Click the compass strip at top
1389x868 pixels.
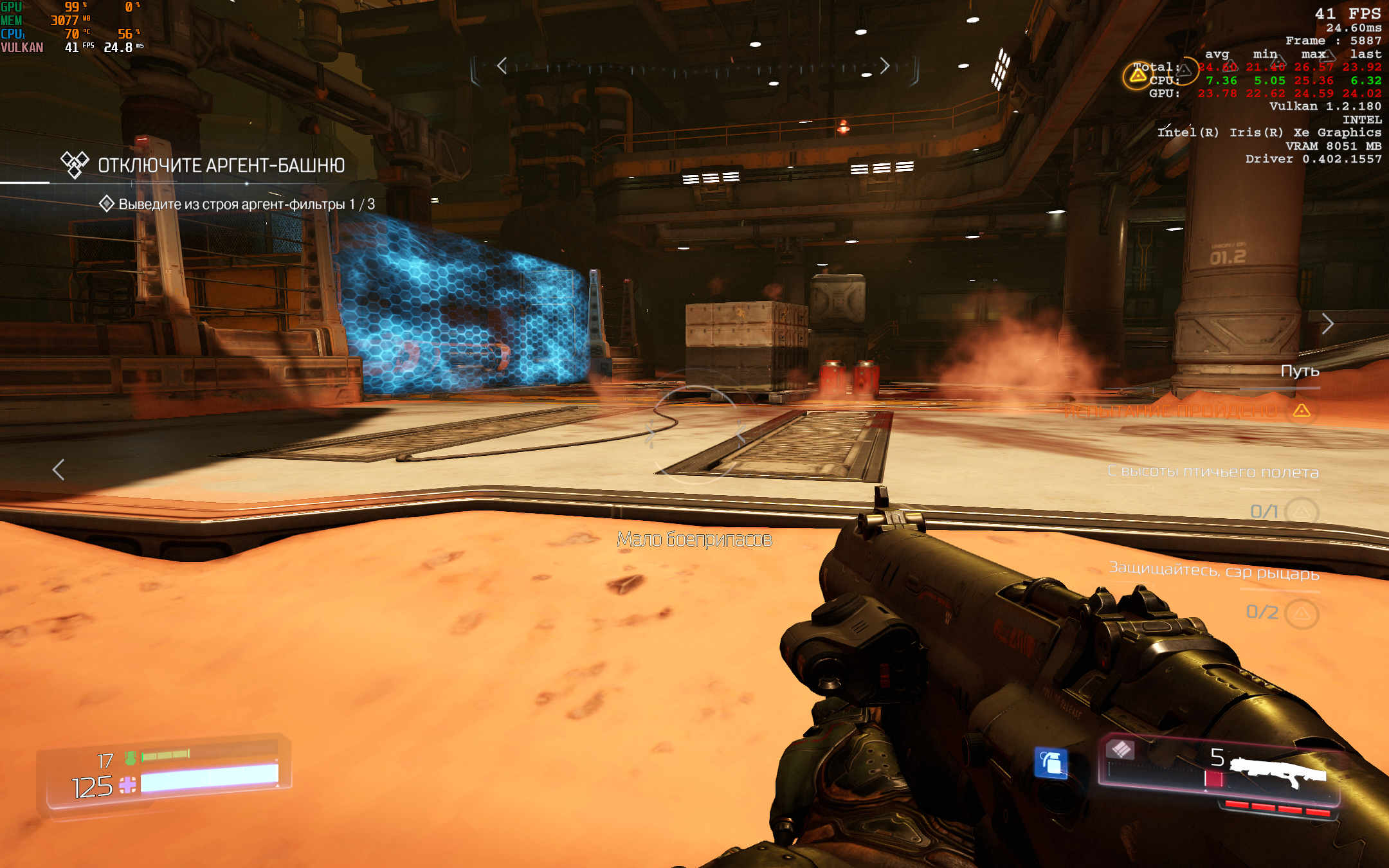click(693, 67)
